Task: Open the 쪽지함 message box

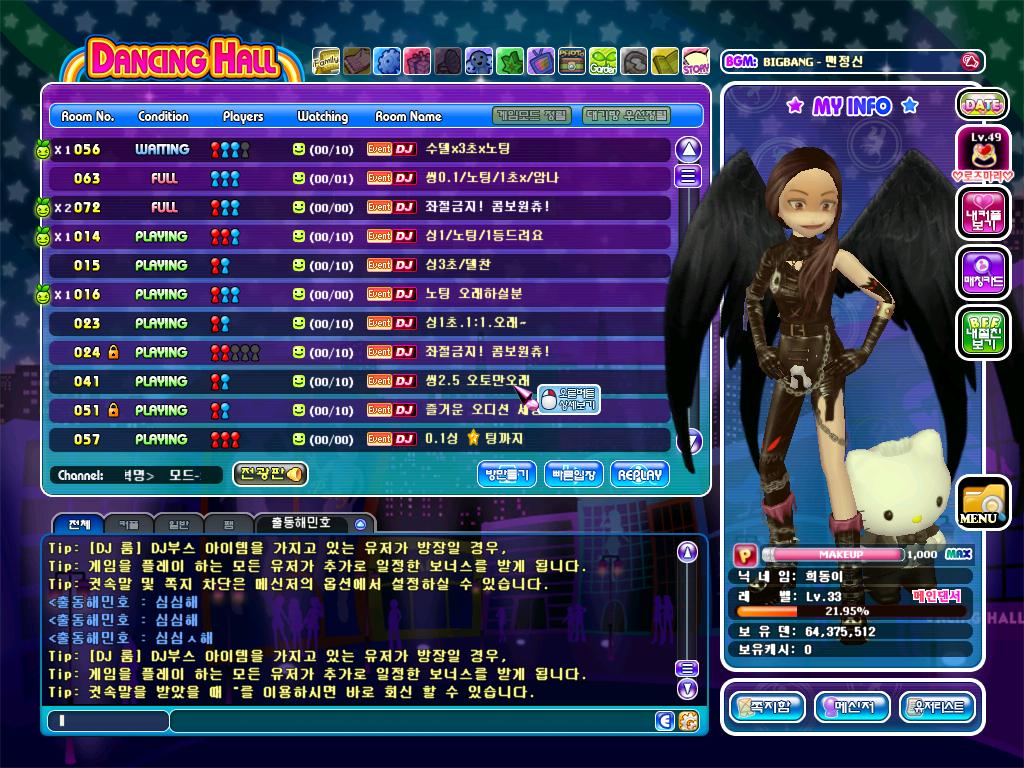Action: point(767,707)
